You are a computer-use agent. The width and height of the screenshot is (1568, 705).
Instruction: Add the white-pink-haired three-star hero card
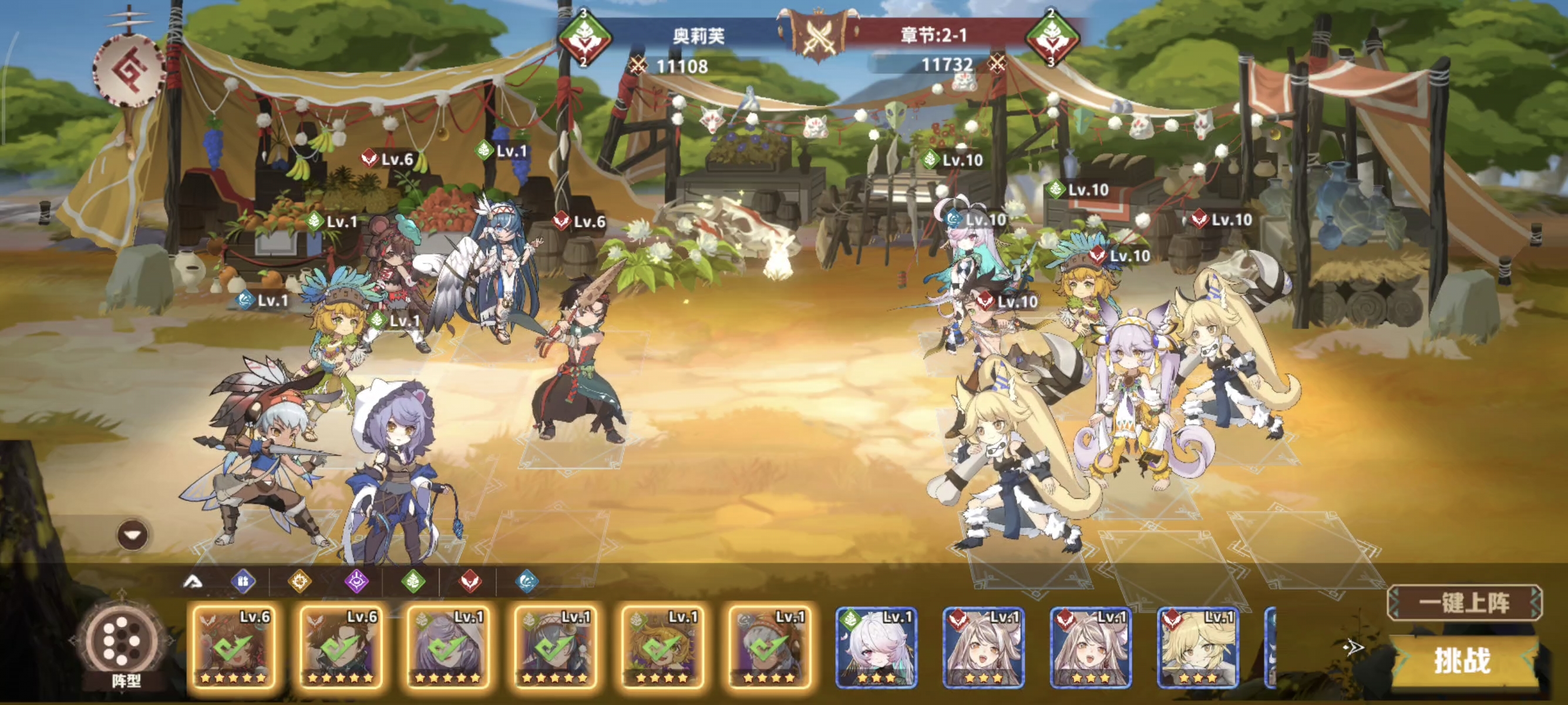coord(876,647)
